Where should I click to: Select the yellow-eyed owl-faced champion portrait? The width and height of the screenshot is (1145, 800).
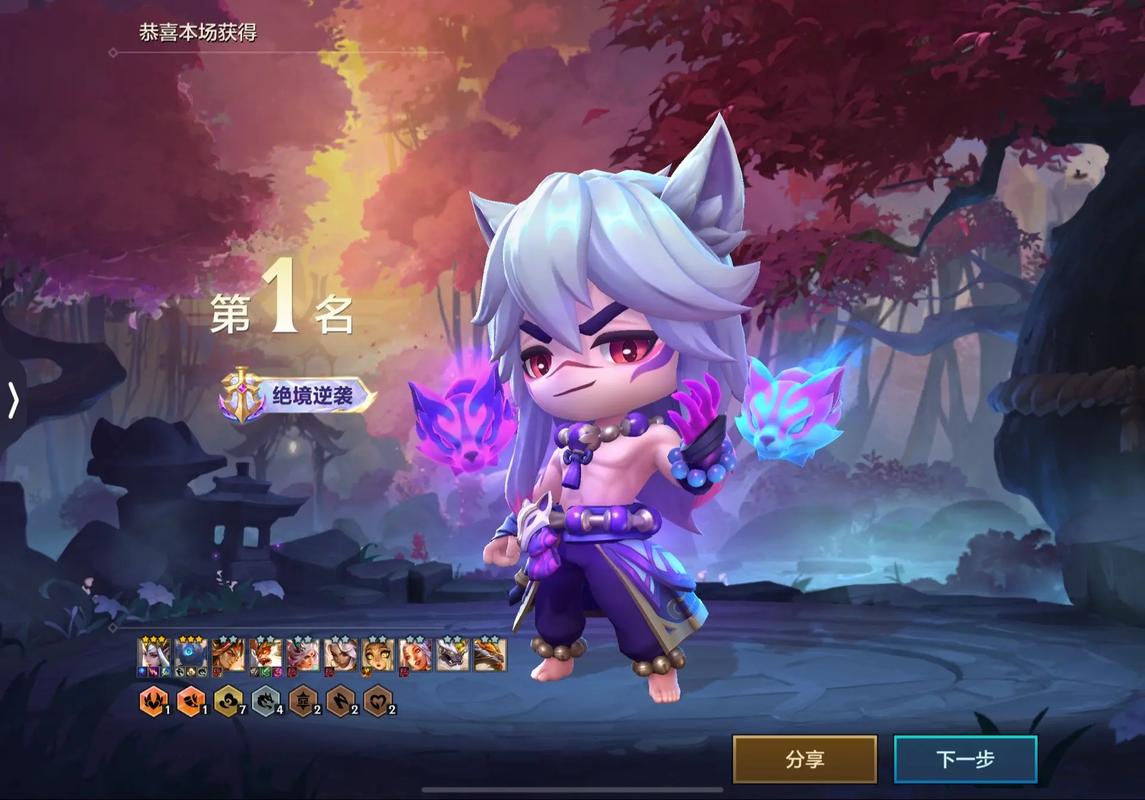click(378, 655)
